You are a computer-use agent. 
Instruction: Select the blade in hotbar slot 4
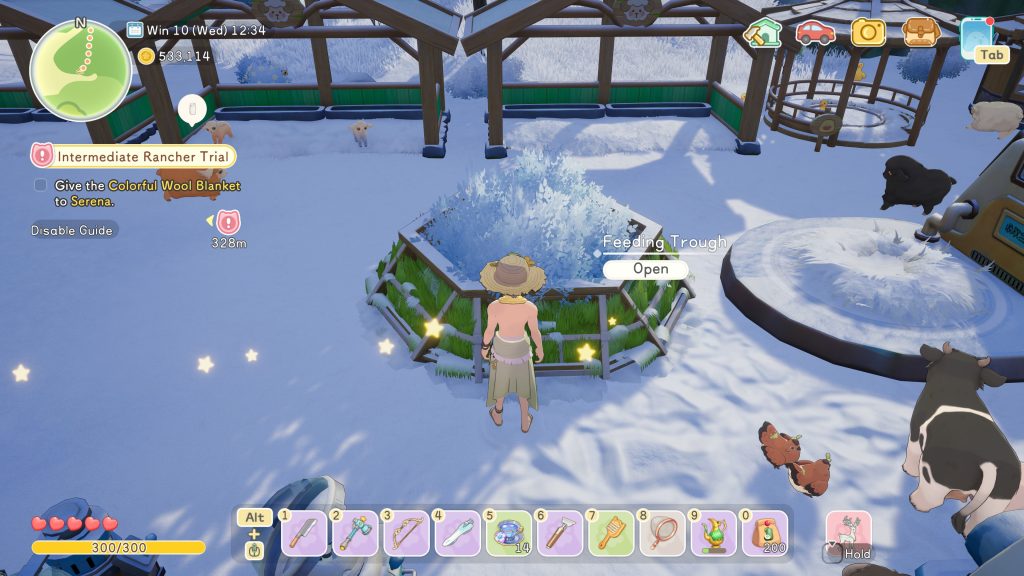tap(457, 534)
